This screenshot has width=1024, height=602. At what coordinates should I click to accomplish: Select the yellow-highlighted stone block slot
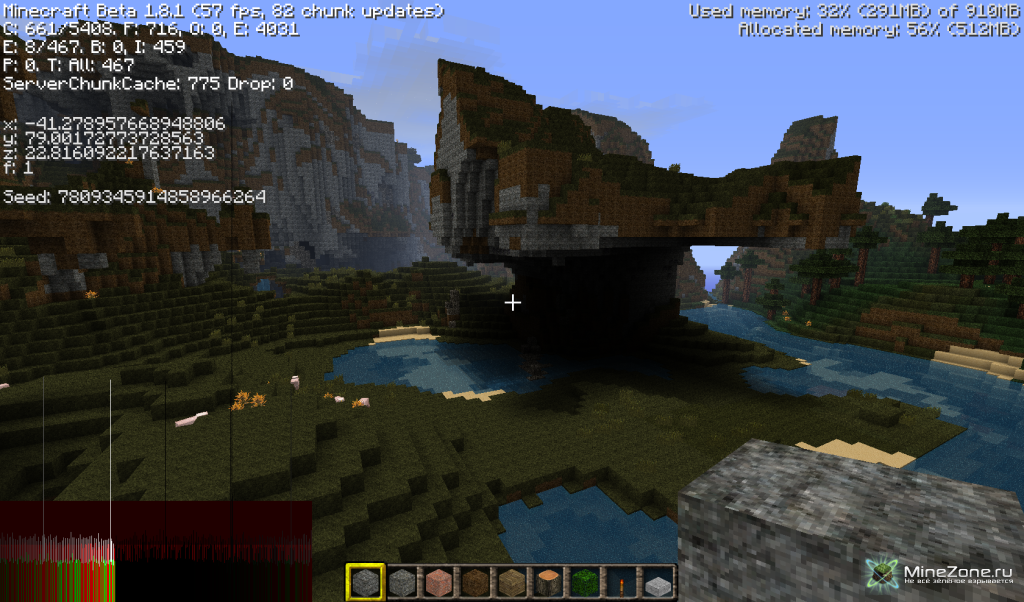365,583
